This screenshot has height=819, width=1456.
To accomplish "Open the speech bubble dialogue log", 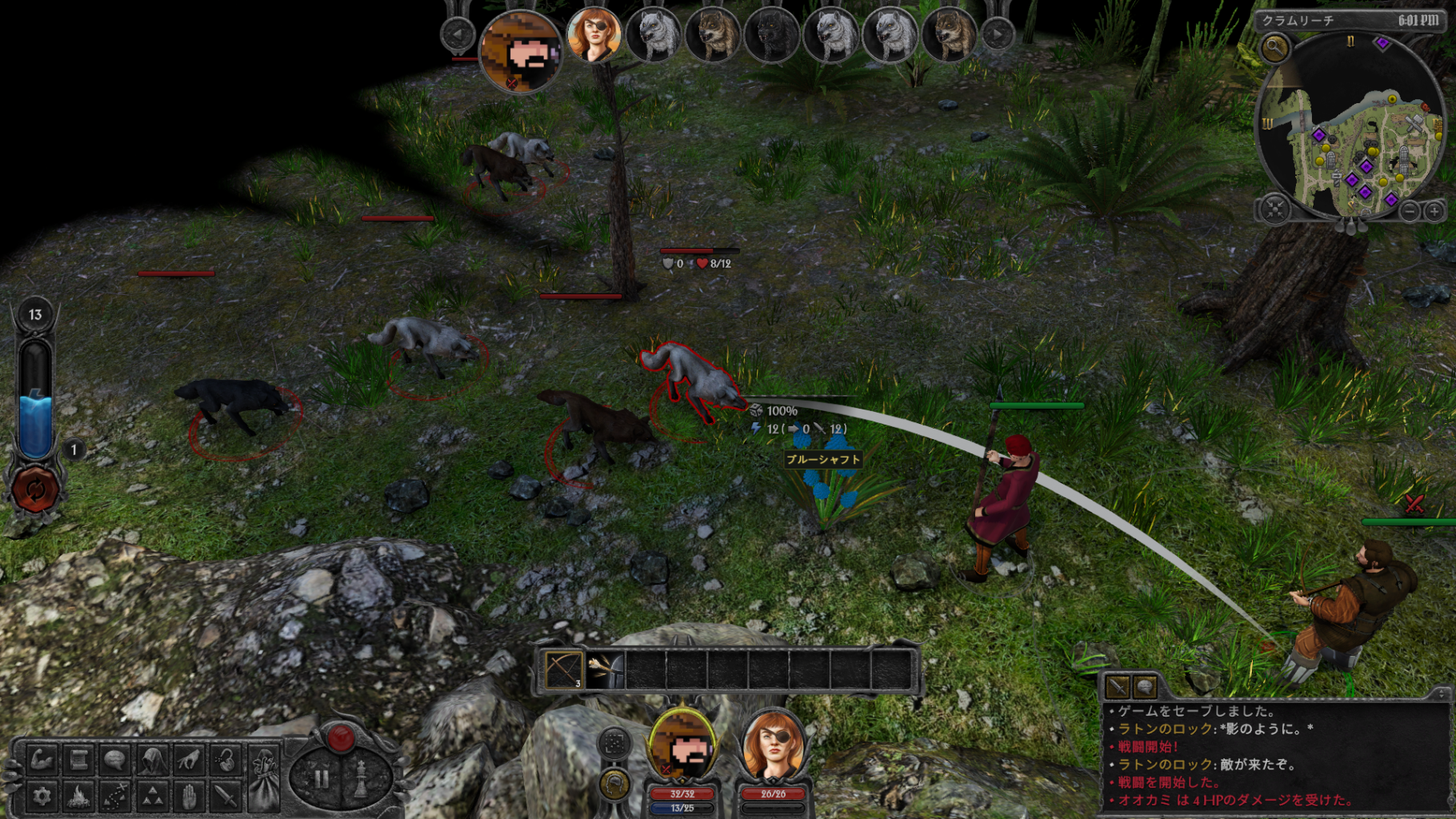I will click(x=115, y=759).
